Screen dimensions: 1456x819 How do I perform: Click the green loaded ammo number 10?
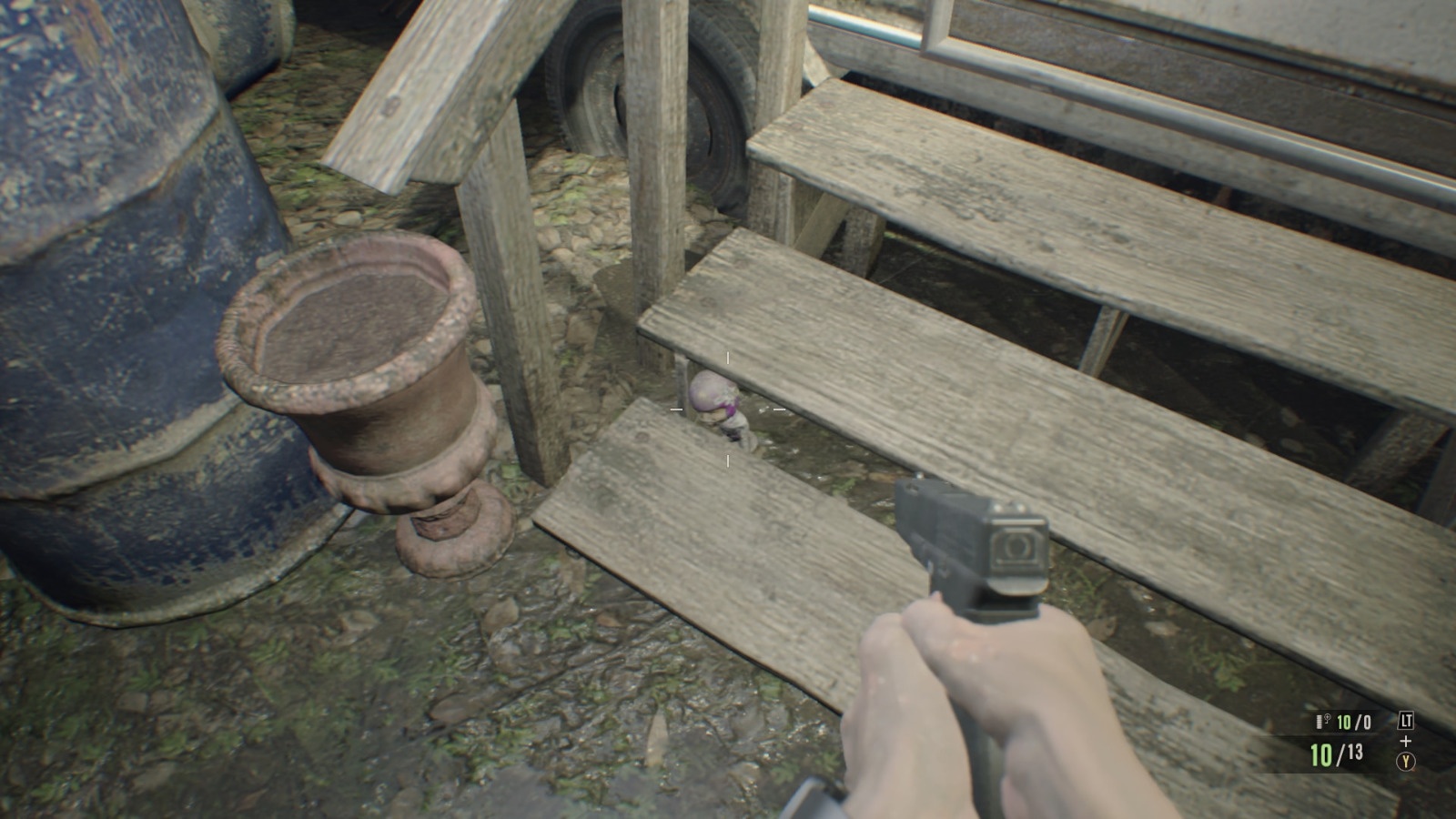pyautogui.click(x=1321, y=753)
